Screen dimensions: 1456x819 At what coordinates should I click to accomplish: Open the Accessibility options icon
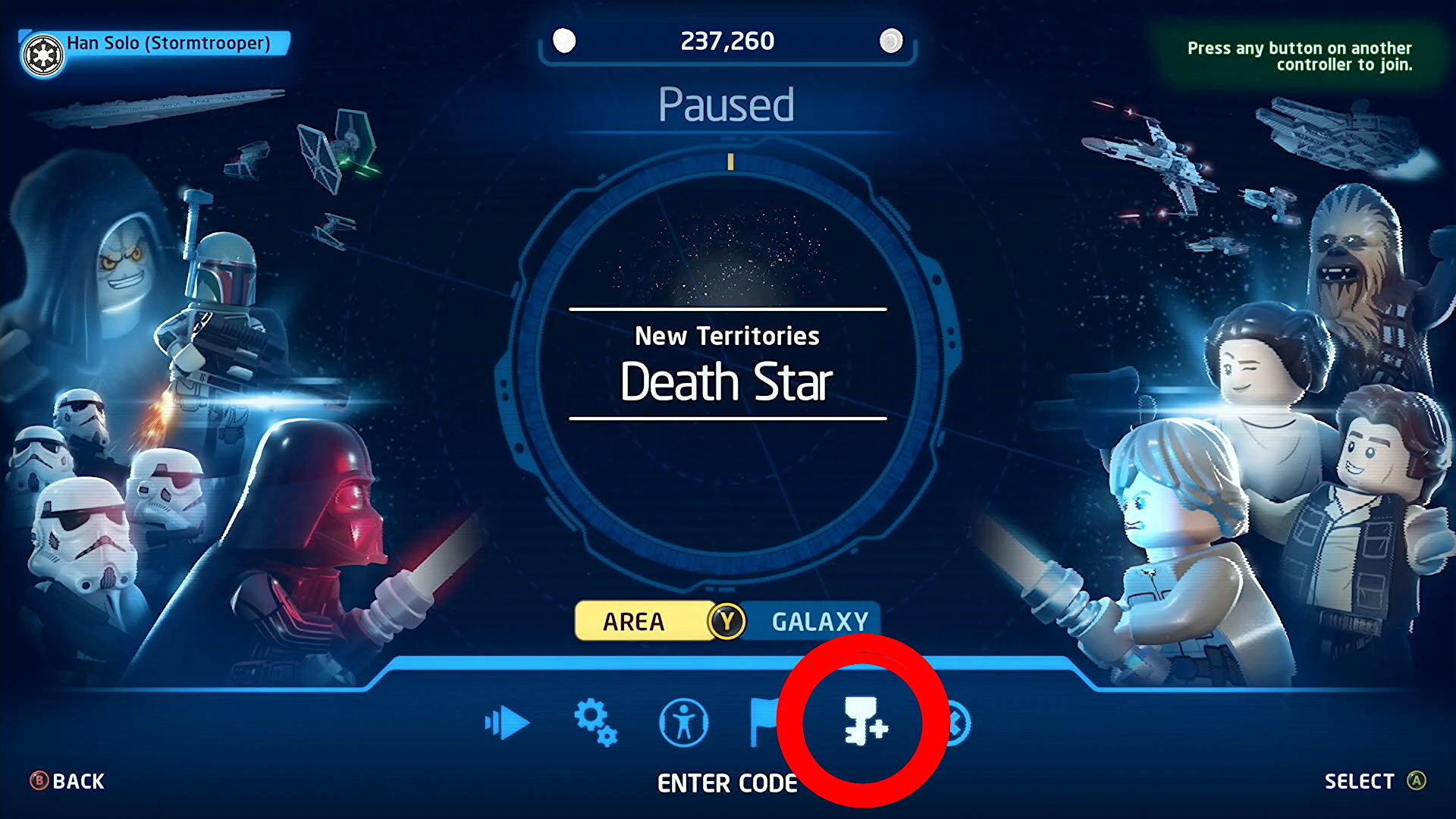(683, 723)
